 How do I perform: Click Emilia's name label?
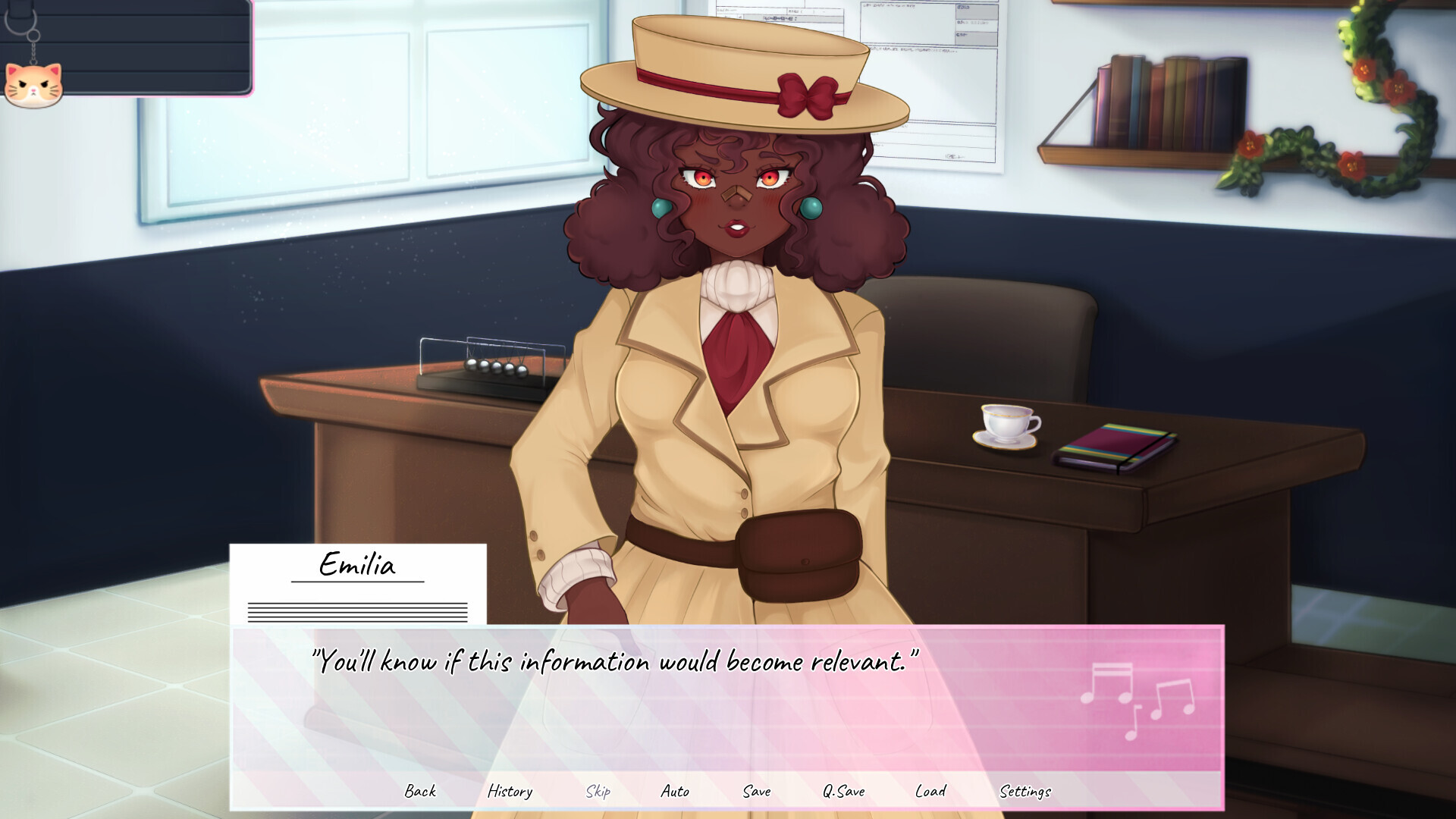pos(357,566)
